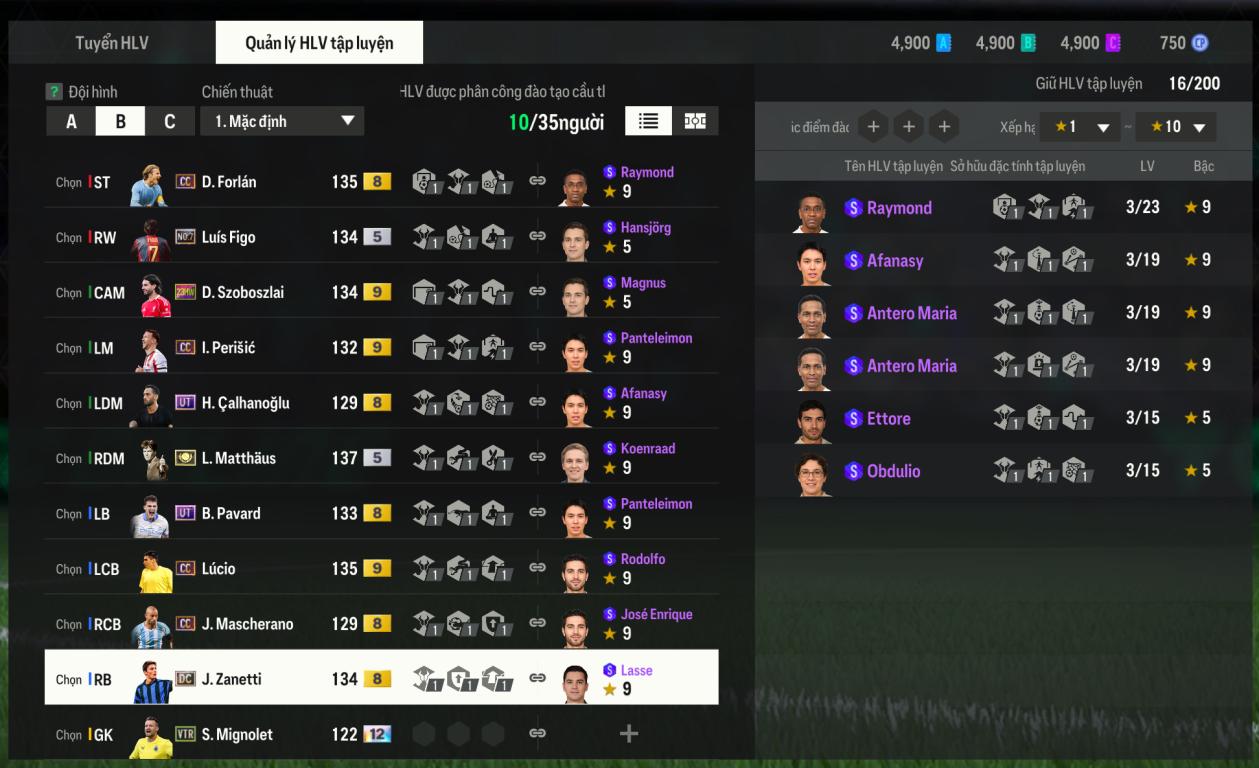The image size is (1259, 768).
Task: Select trainer Raymond in the right list
Action: (899, 208)
